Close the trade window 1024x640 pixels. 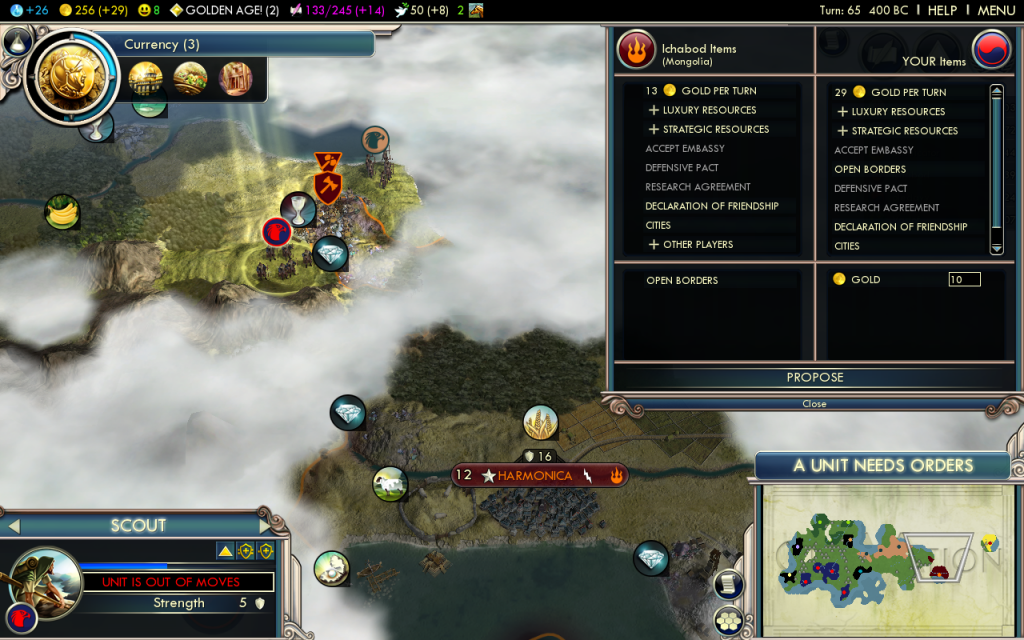[814, 404]
